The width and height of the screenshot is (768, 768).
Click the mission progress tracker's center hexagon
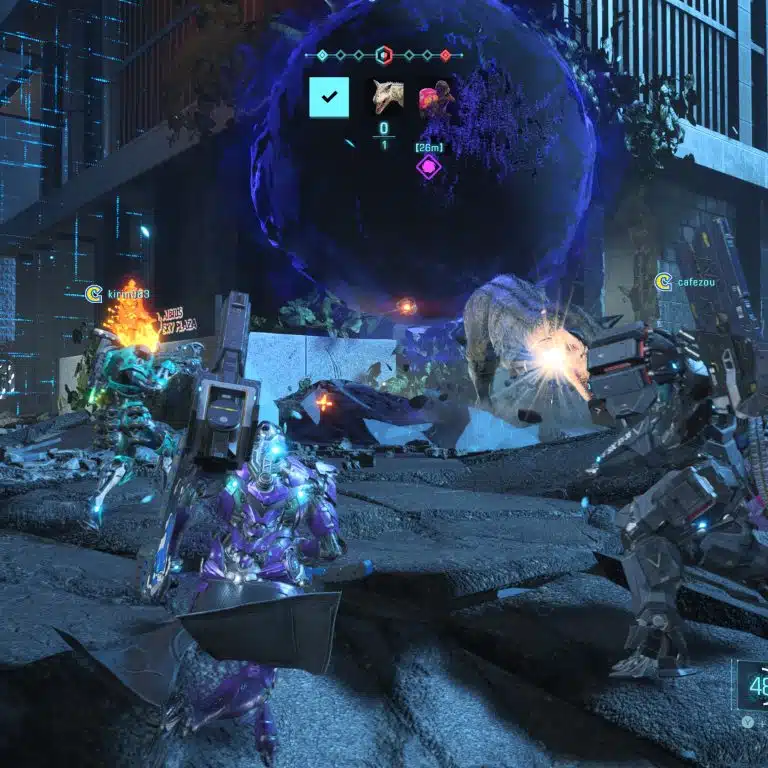(x=383, y=55)
